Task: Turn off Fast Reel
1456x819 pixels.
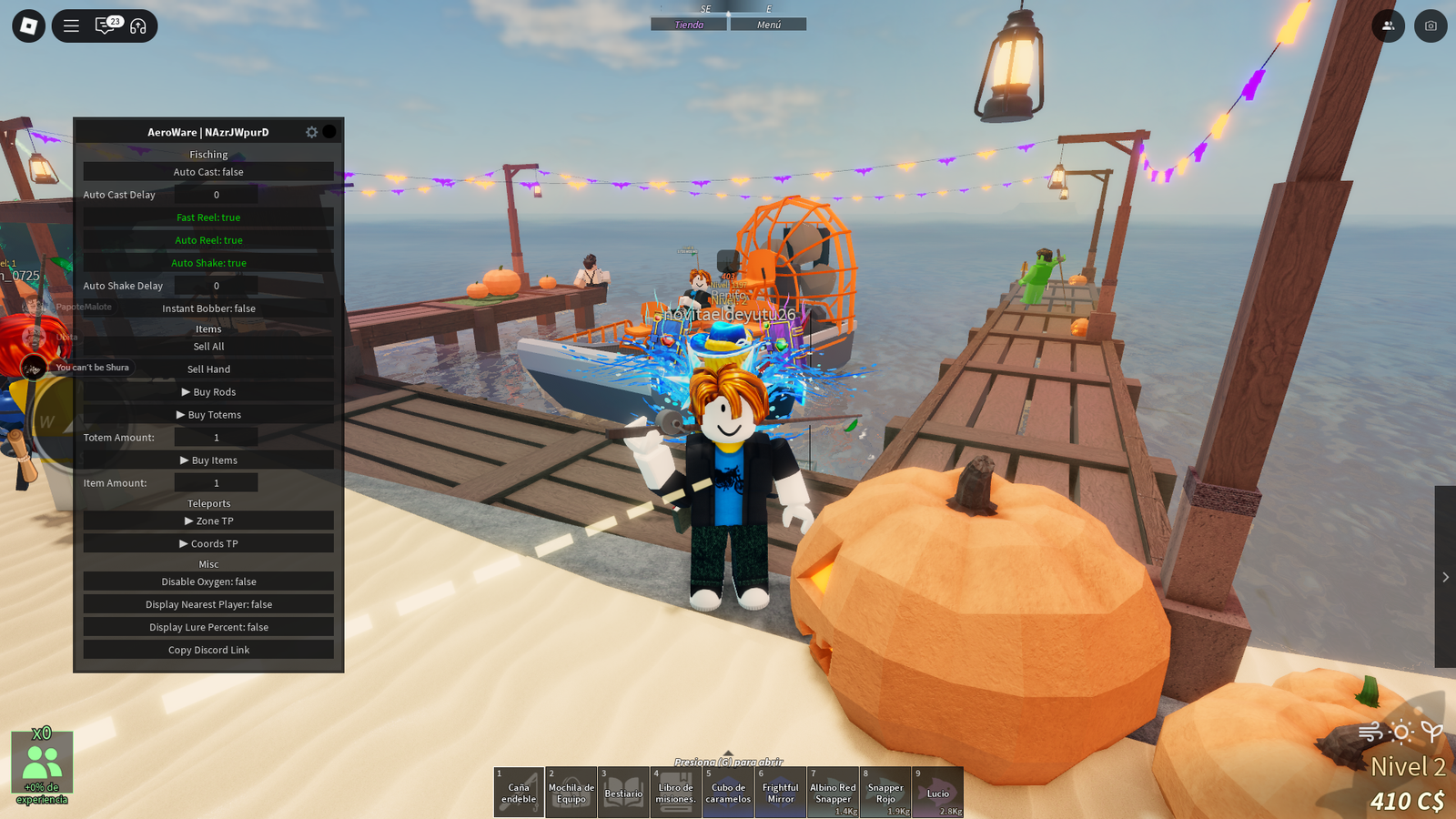Action: pos(208,217)
